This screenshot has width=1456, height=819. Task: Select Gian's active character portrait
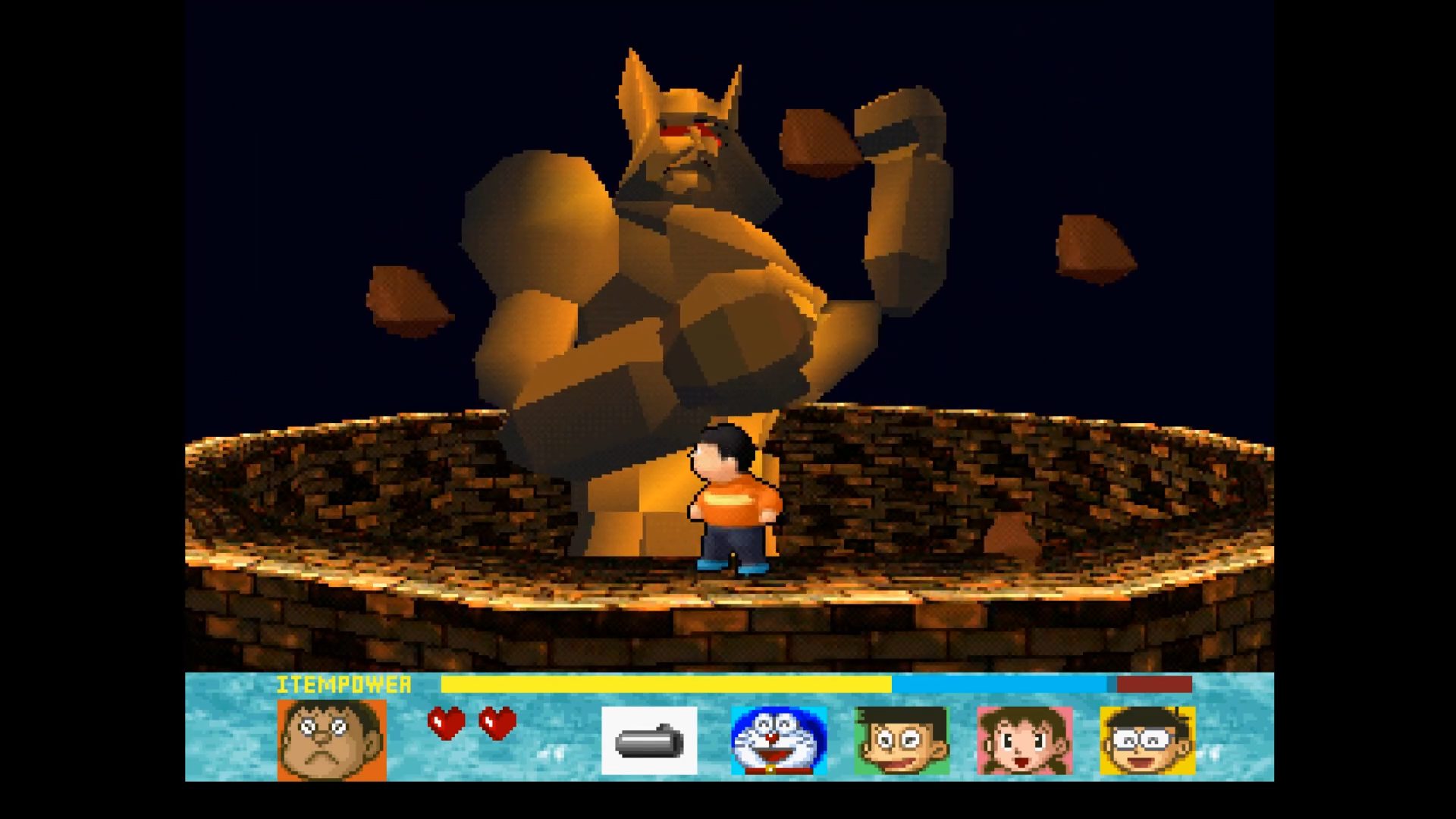coord(331,739)
